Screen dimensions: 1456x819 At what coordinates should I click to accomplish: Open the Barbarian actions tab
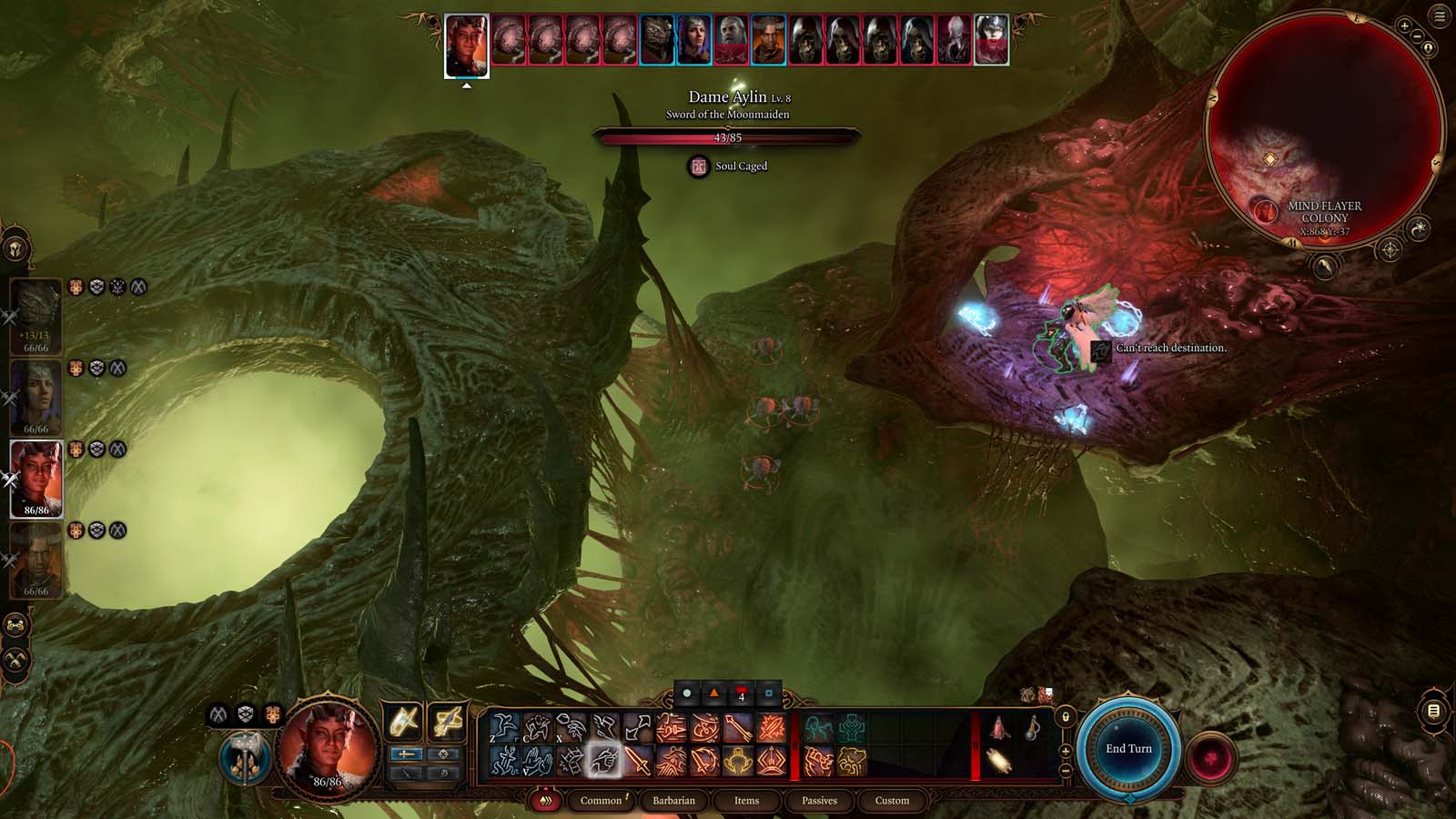[x=673, y=801]
